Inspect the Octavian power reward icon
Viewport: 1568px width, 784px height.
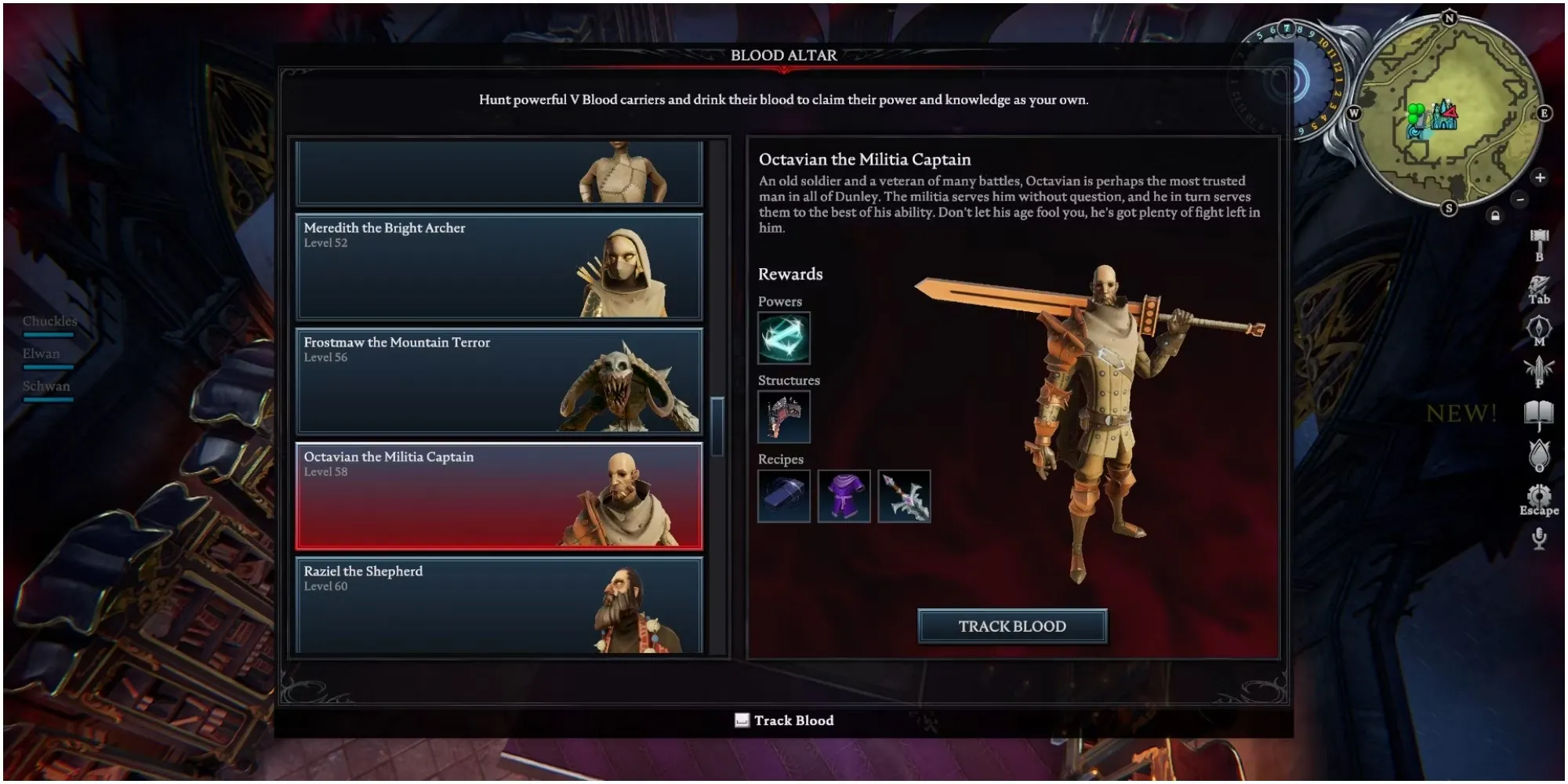click(784, 338)
